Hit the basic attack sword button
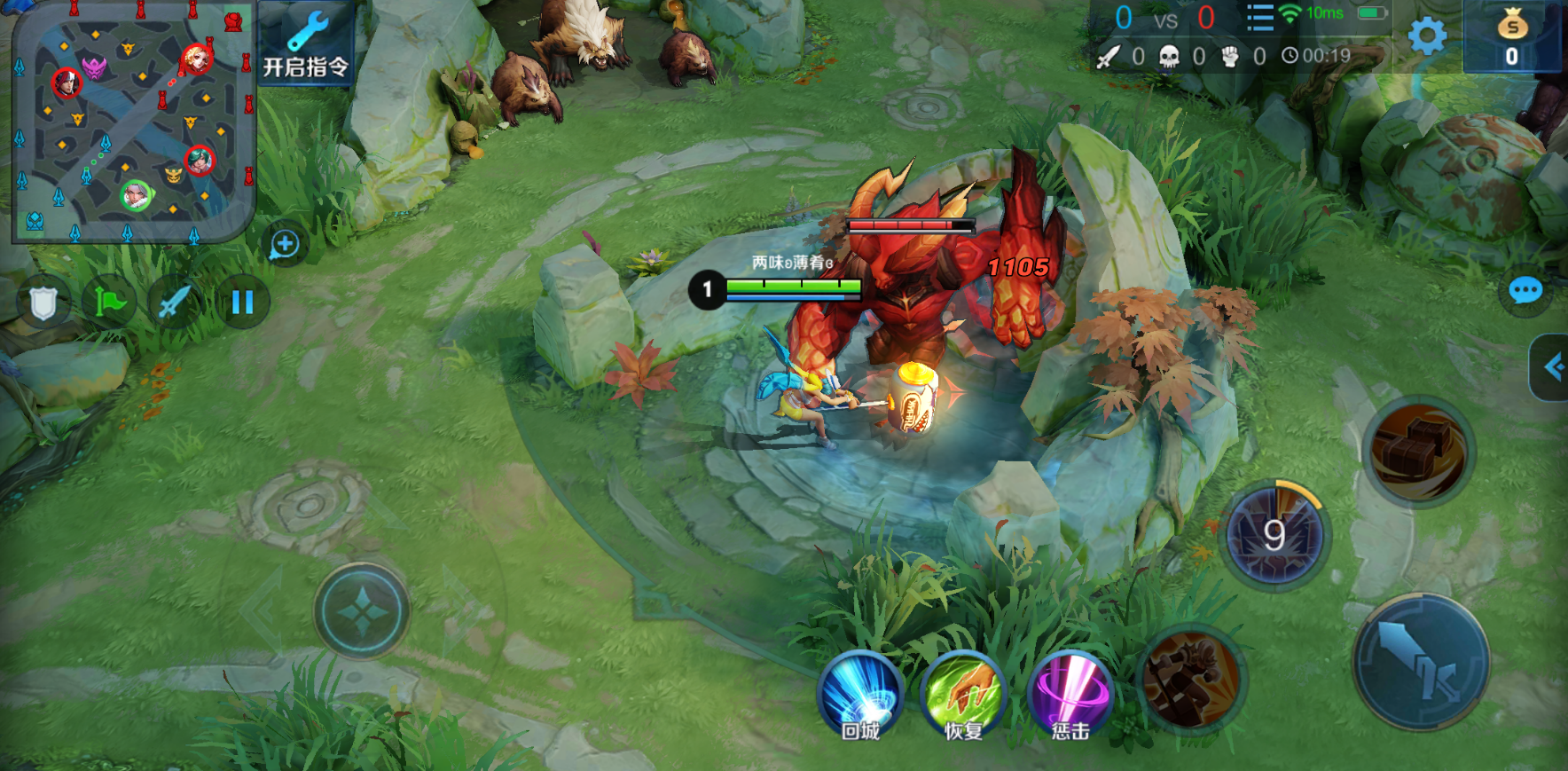Screen dimensions: 1568x771 click(1421, 662)
